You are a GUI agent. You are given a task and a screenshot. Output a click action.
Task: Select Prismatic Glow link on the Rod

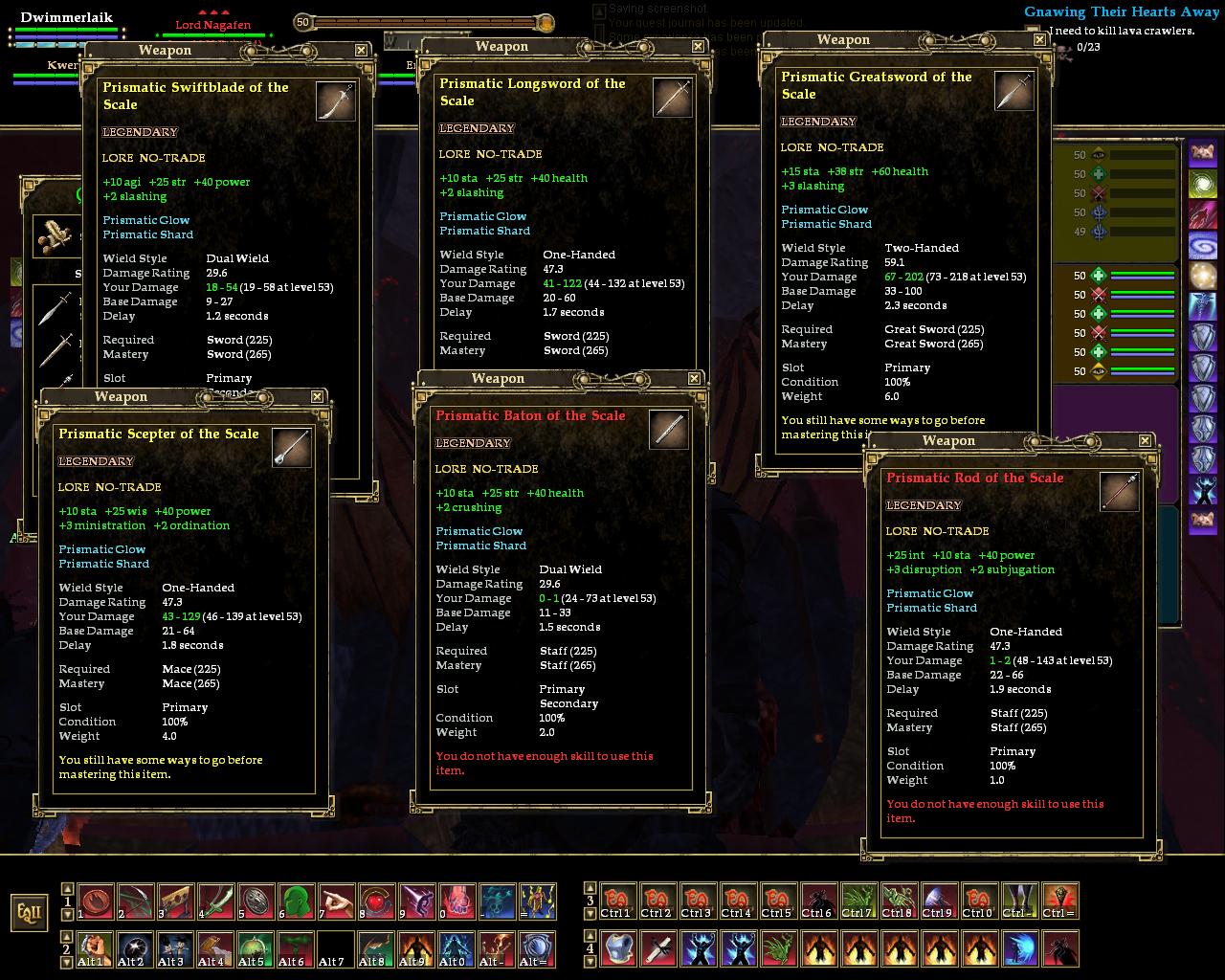click(x=931, y=593)
